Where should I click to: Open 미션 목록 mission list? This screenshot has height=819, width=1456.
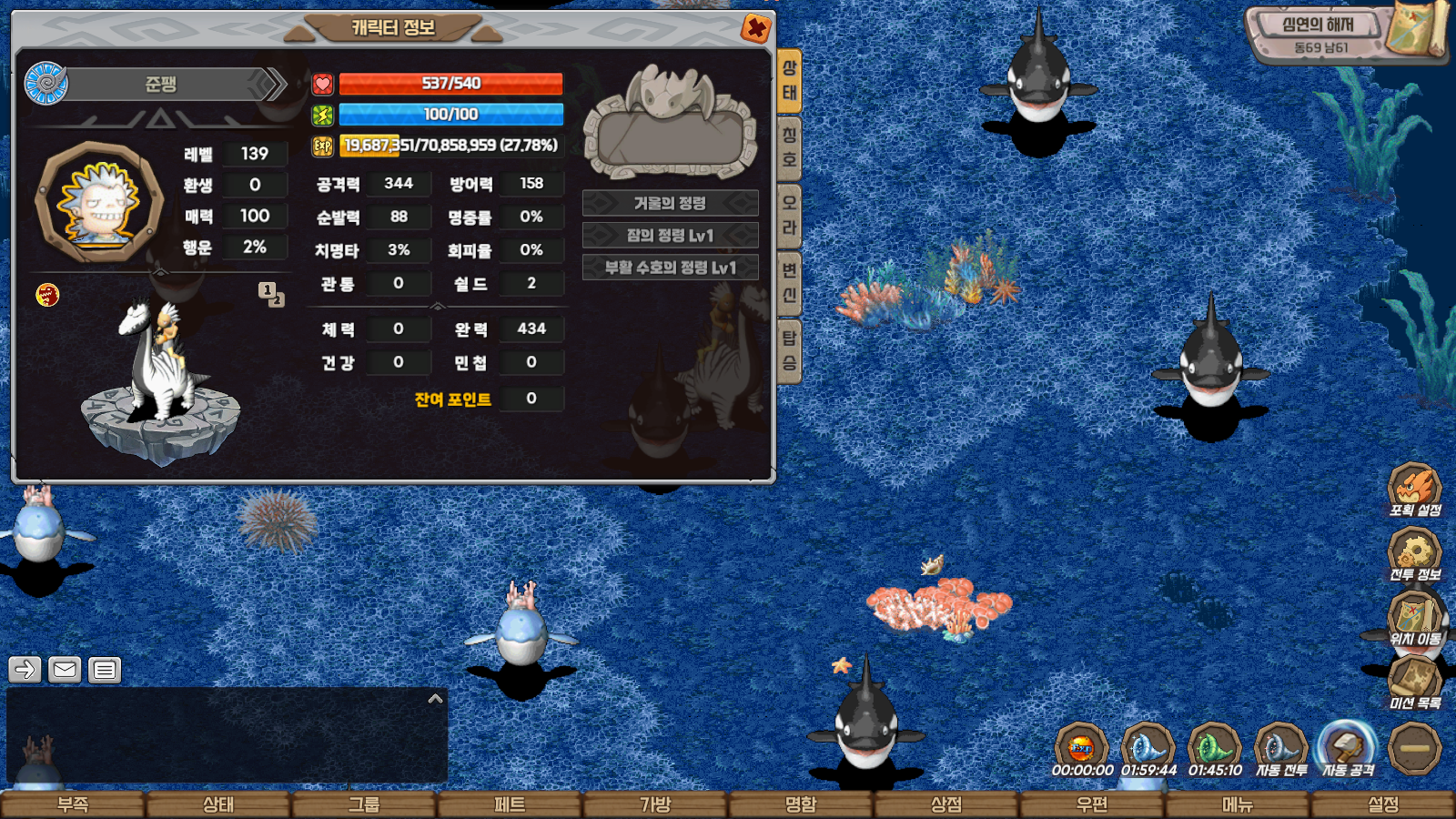click(x=1414, y=682)
